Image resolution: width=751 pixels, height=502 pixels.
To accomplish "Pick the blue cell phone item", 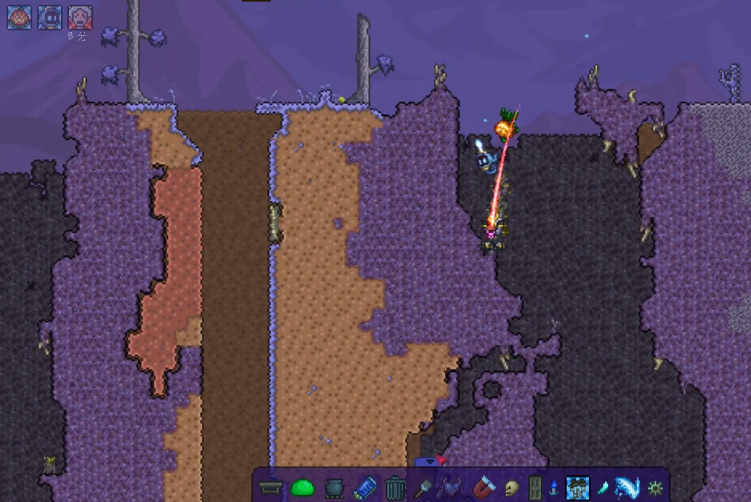I will (x=364, y=489).
